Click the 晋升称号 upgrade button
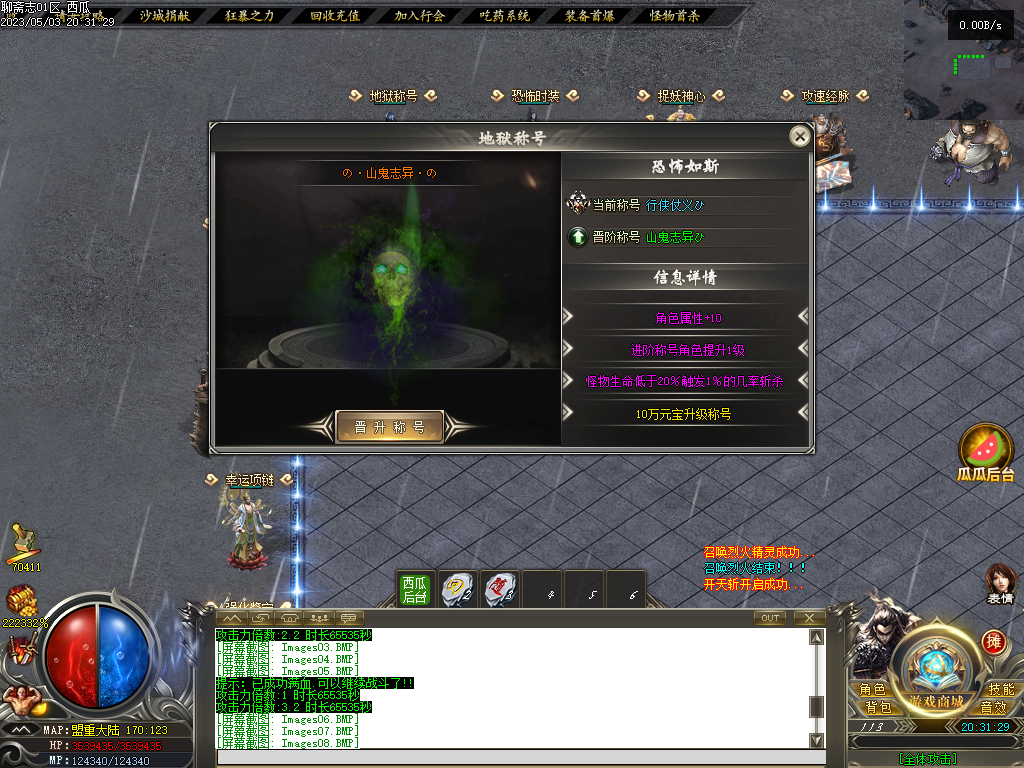Image resolution: width=1024 pixels, height=768 pixels. [389, 427]
